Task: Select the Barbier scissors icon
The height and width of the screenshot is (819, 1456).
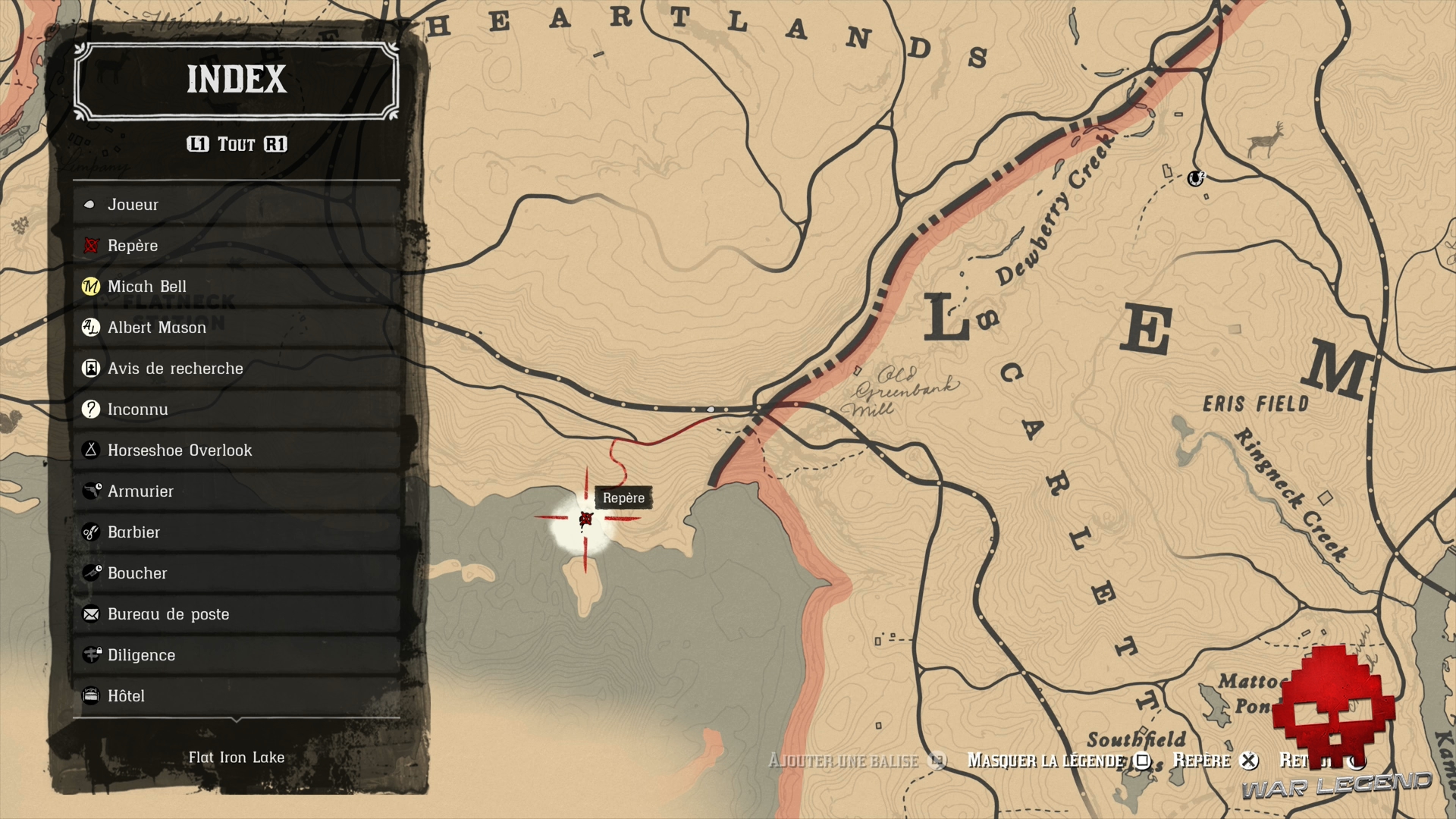Action: [91, 532]
